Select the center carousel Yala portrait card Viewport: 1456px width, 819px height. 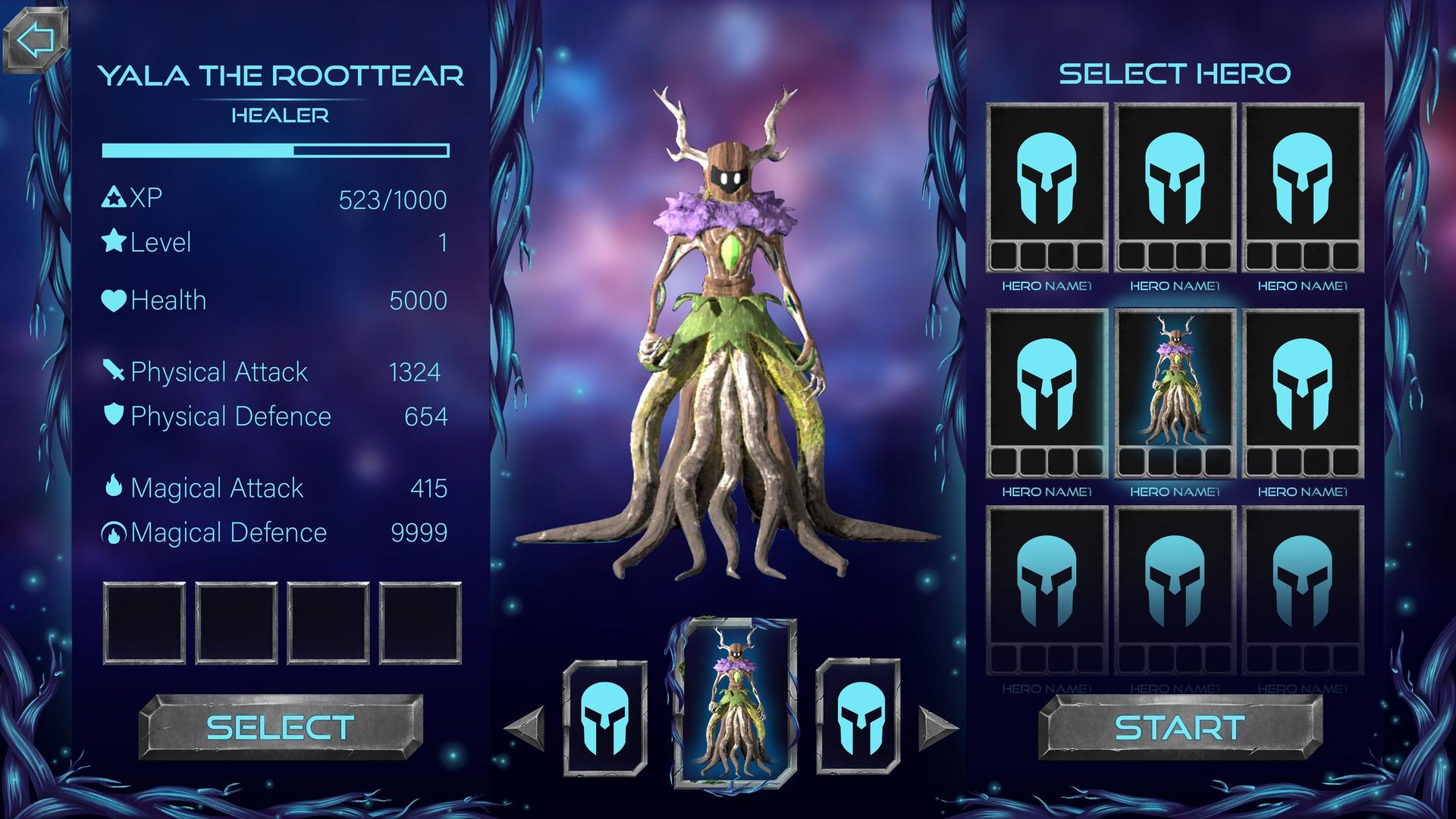coord(734,704)
